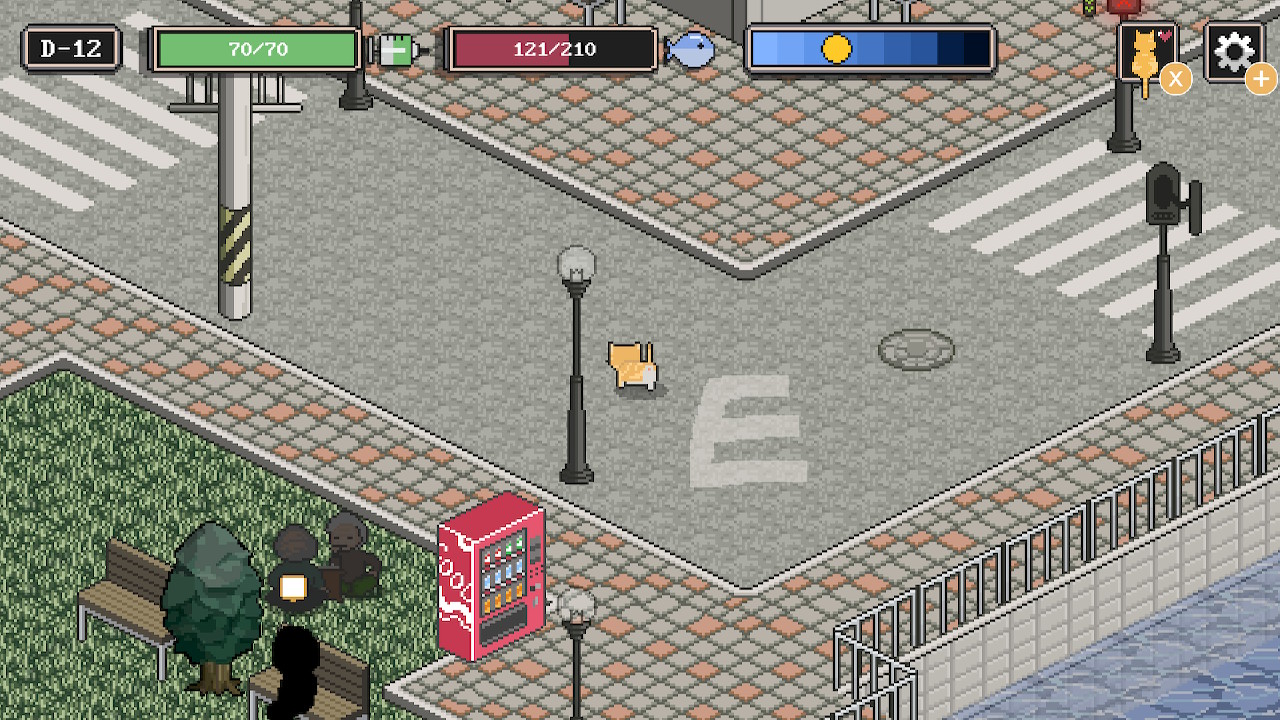Click the green 70/70 health bar
1280x720 pixels.
(256, 48)
